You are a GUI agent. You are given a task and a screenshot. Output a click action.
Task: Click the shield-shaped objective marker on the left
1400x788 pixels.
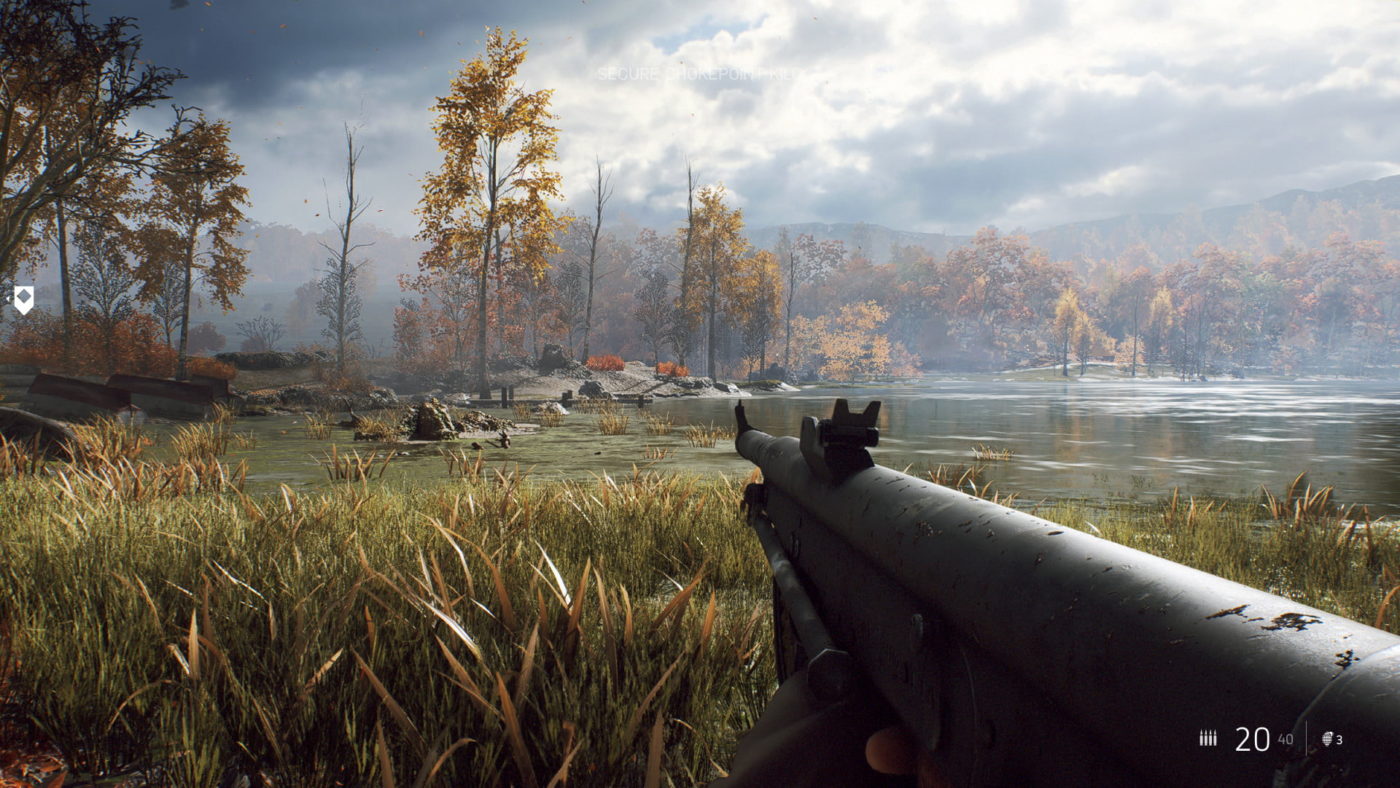[x=24, y=300]
